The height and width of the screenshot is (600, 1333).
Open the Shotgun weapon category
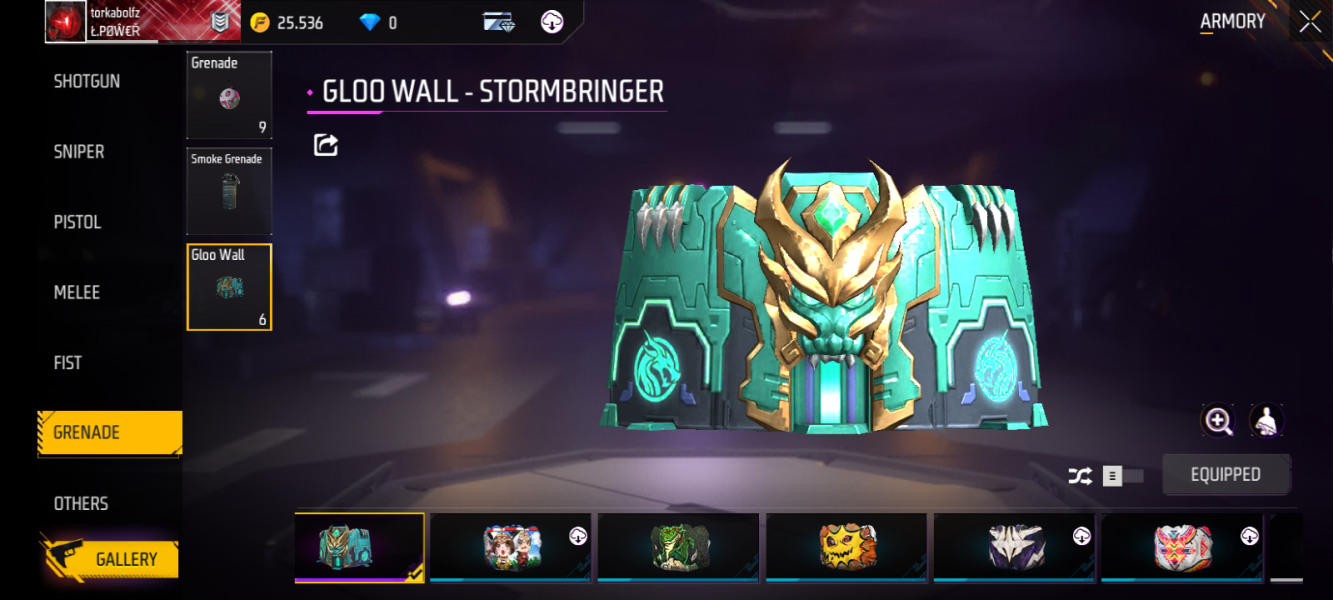coord(87,82)
